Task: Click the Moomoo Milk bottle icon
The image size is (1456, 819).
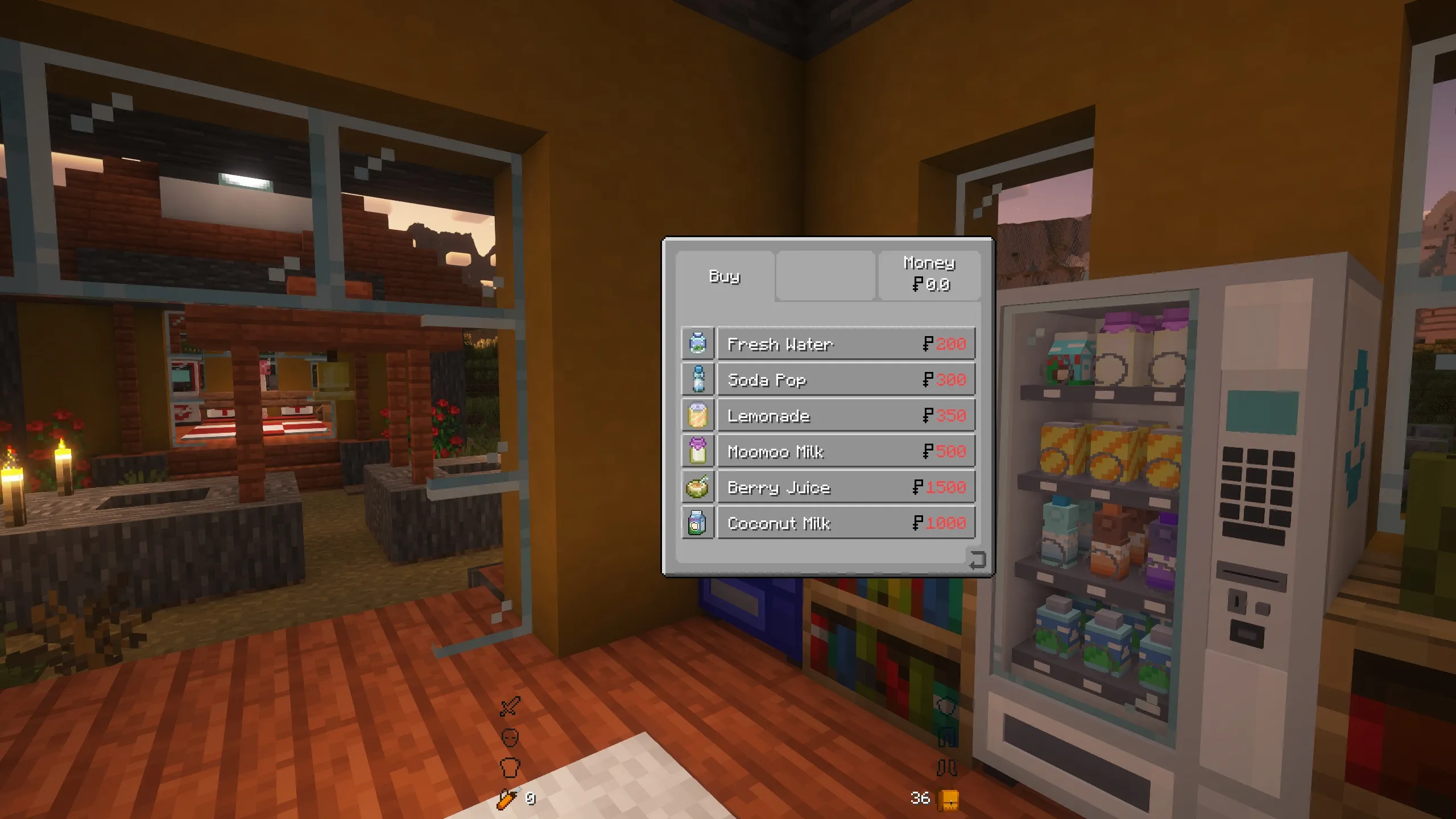Action: coord(697,451)
